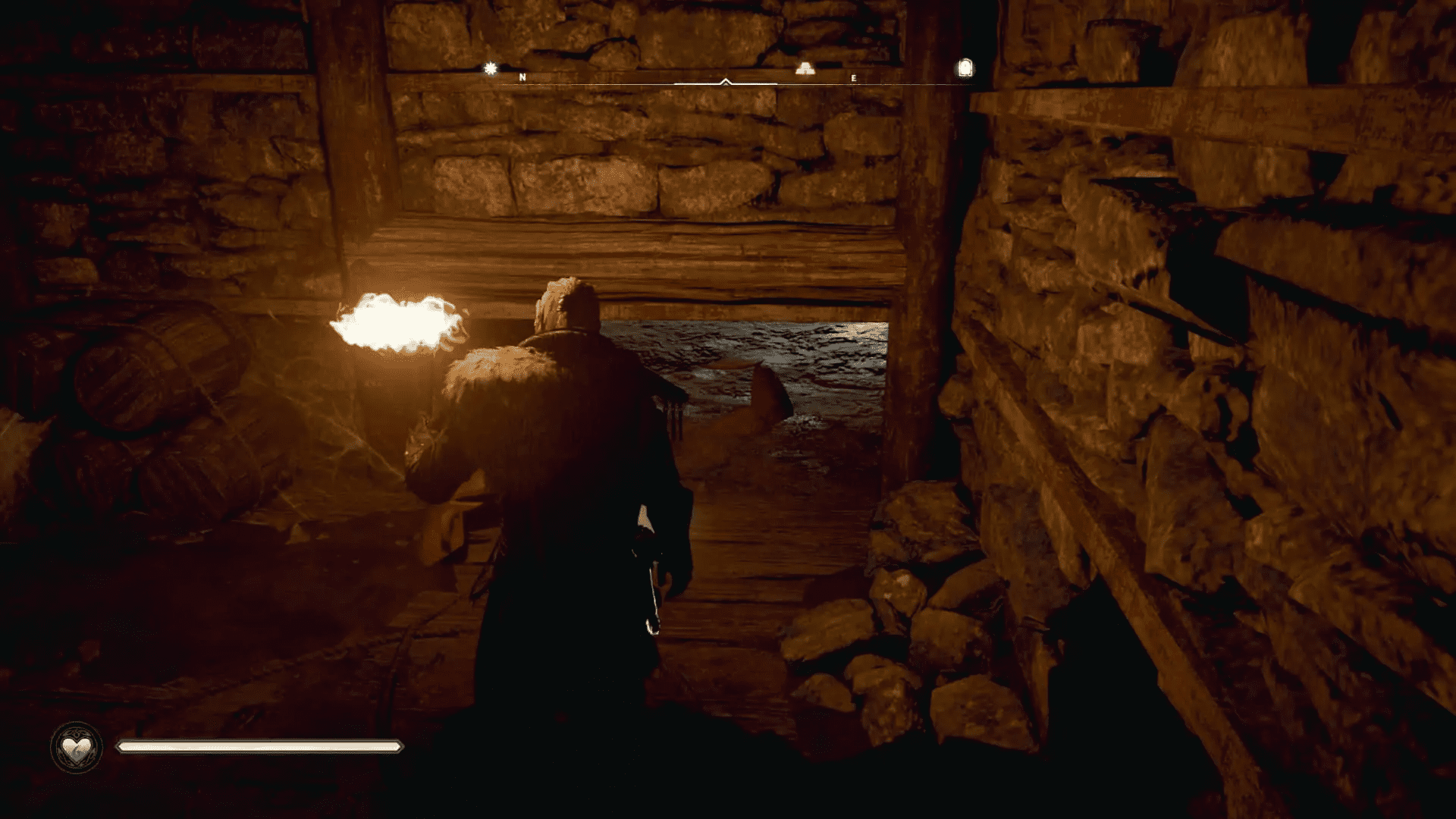The image size is (1456, 819).
Task: Select the heading chevron on the compass center
Action: click(x=726, y=79)
